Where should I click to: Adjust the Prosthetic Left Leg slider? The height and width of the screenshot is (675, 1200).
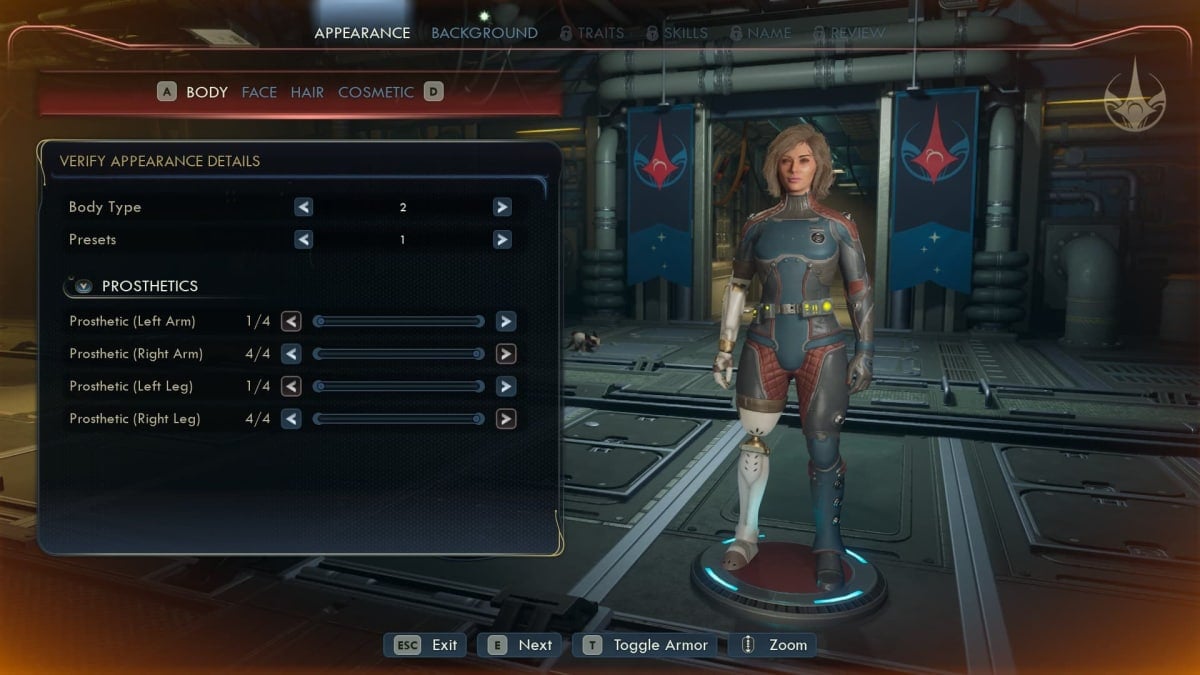click(x=398, y=387)
